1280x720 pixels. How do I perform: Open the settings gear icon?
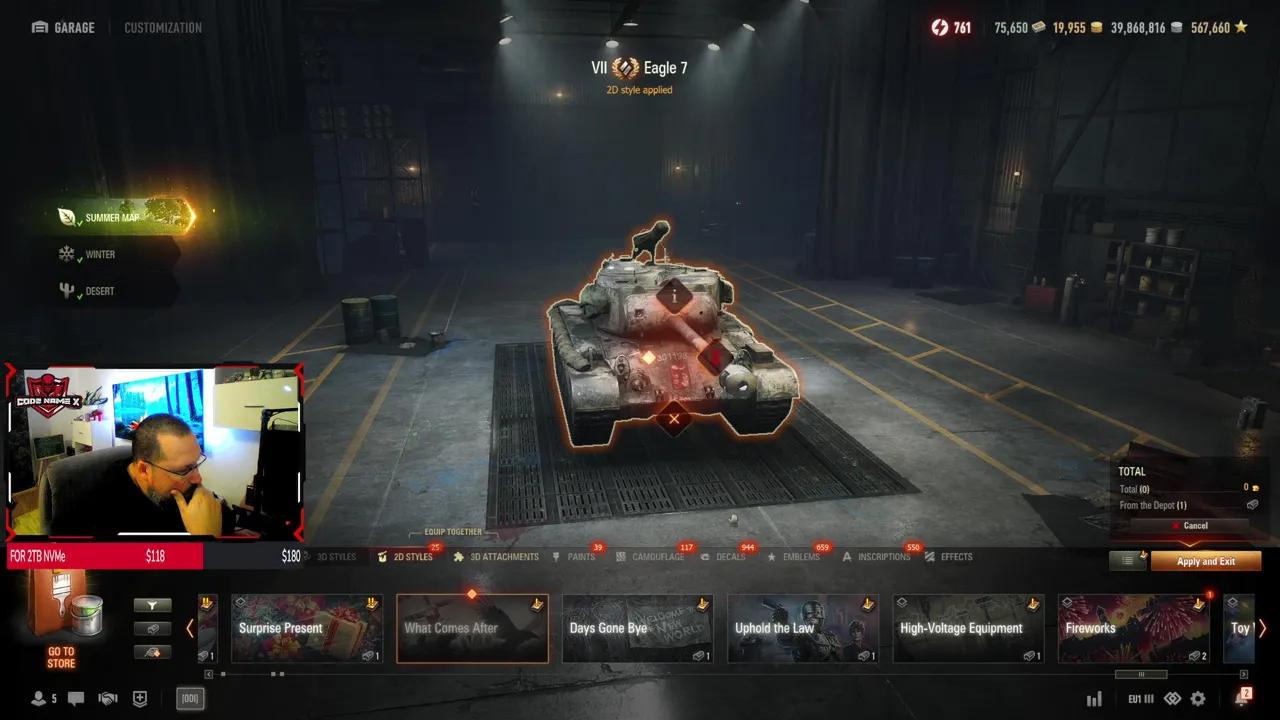[x=1198, y=699]
